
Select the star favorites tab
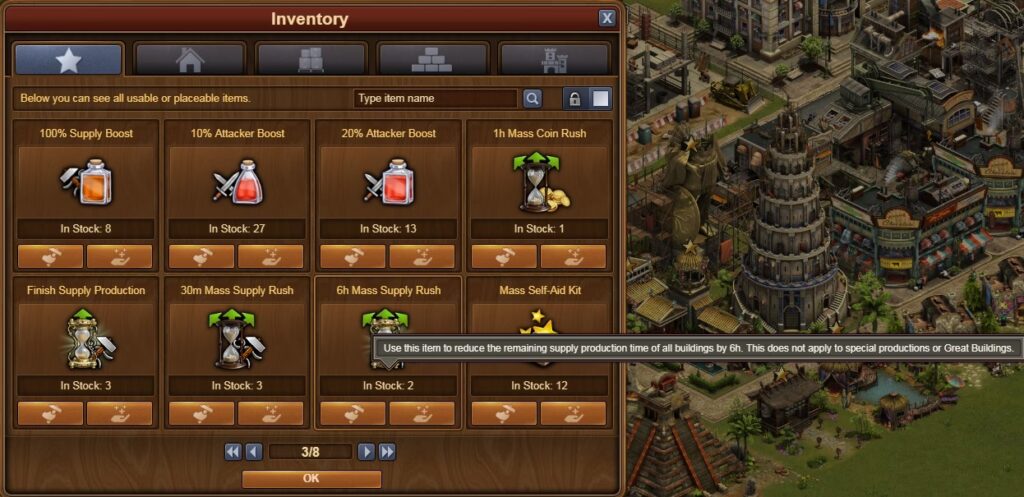click(x=68, y=60)
